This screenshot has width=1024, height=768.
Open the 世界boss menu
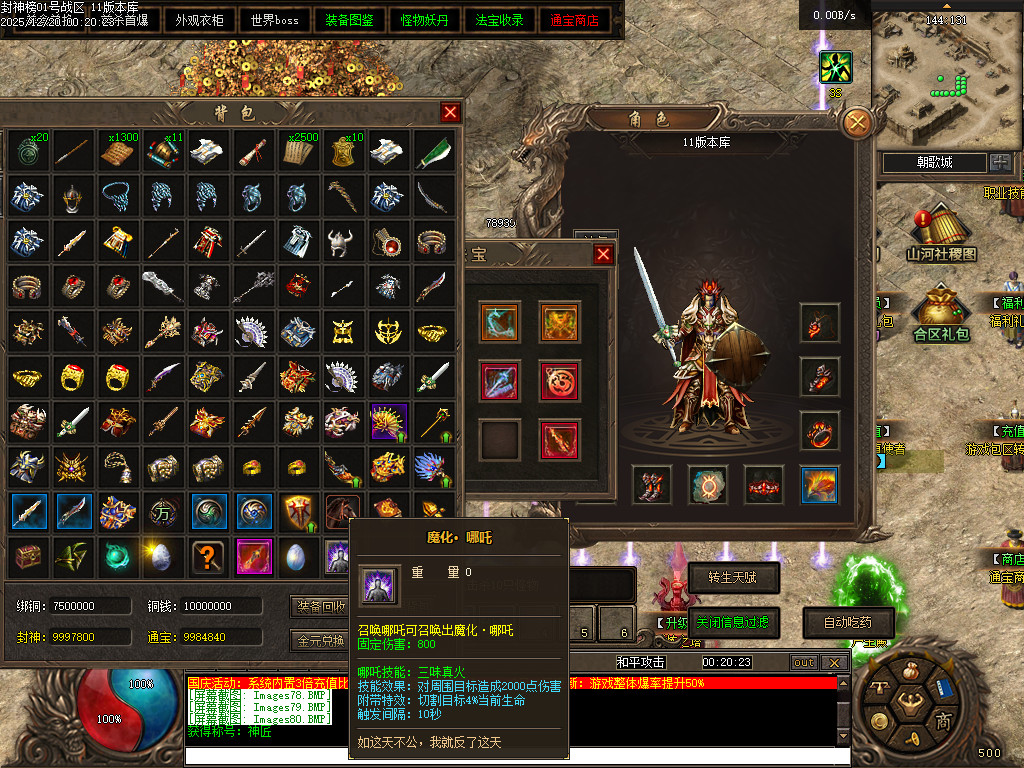(275, 20)
